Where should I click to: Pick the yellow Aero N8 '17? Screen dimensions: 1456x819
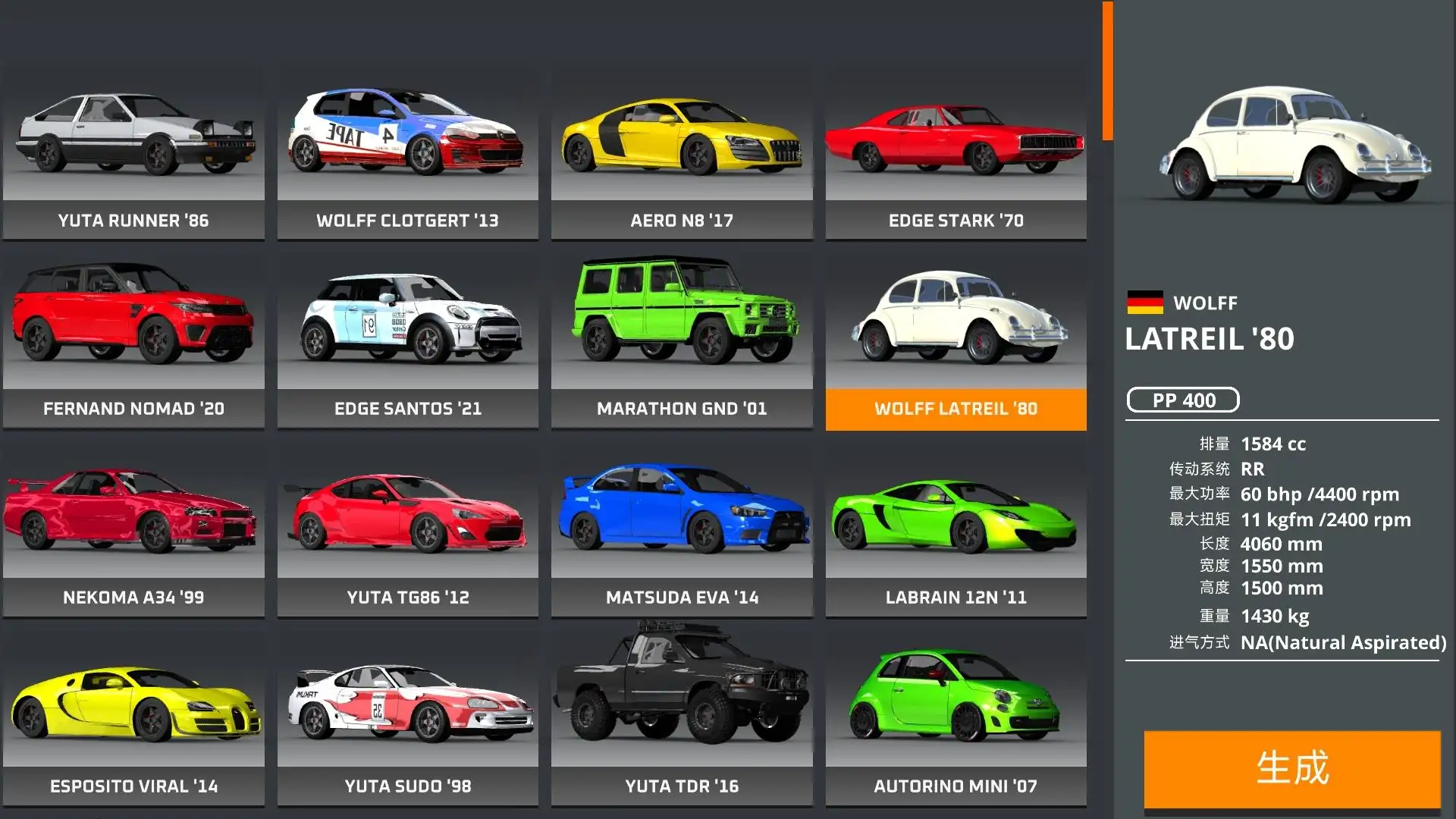click(681, 144)
